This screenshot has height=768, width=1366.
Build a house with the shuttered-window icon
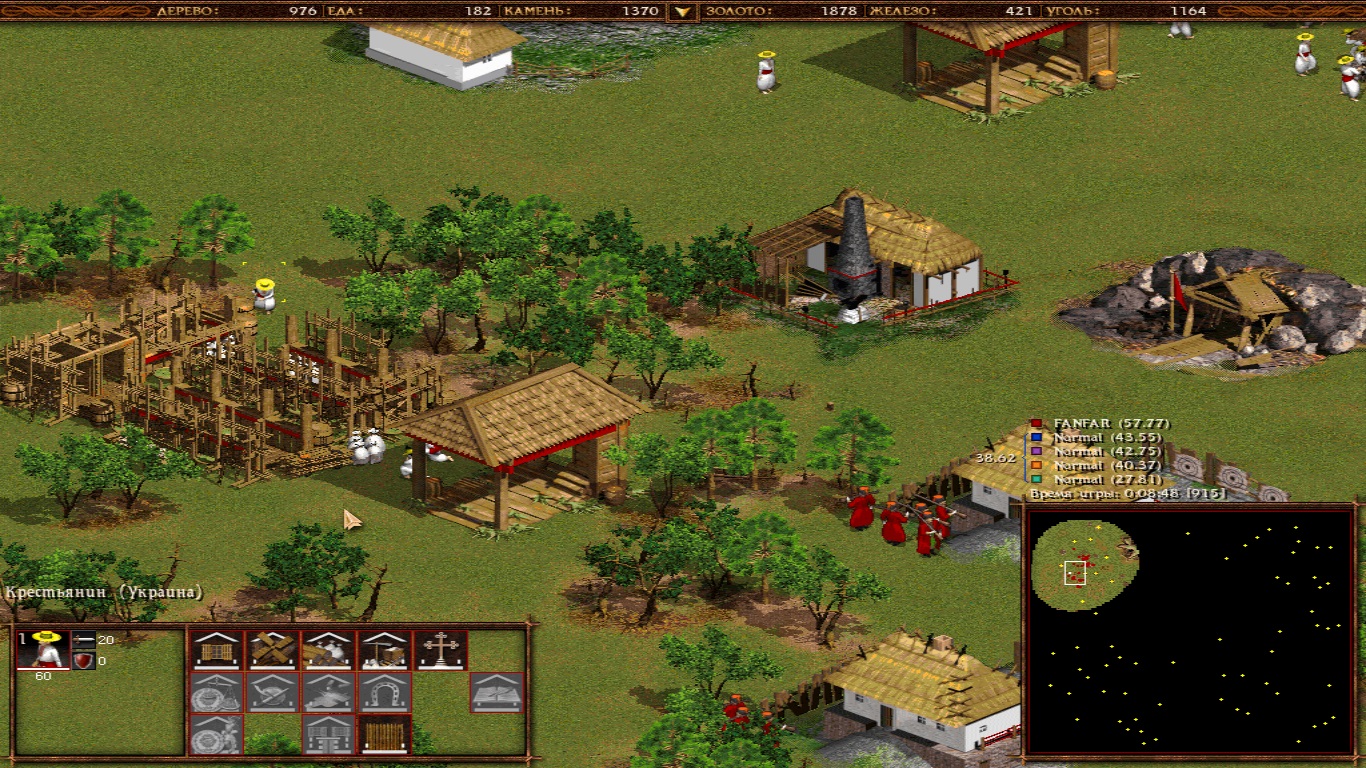[217, 650]
